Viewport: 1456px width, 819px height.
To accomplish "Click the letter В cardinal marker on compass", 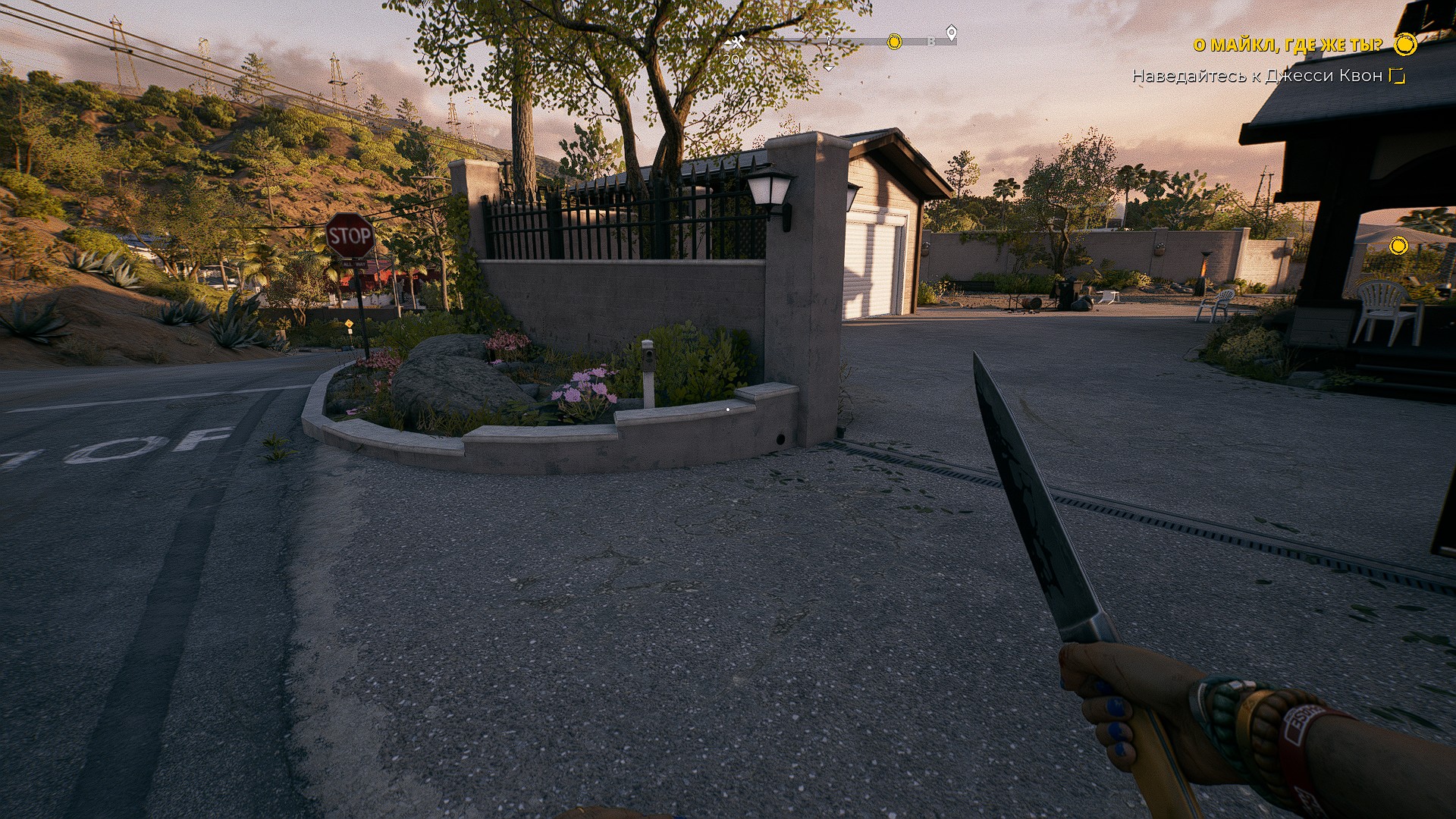I will (x=931, y=42).
